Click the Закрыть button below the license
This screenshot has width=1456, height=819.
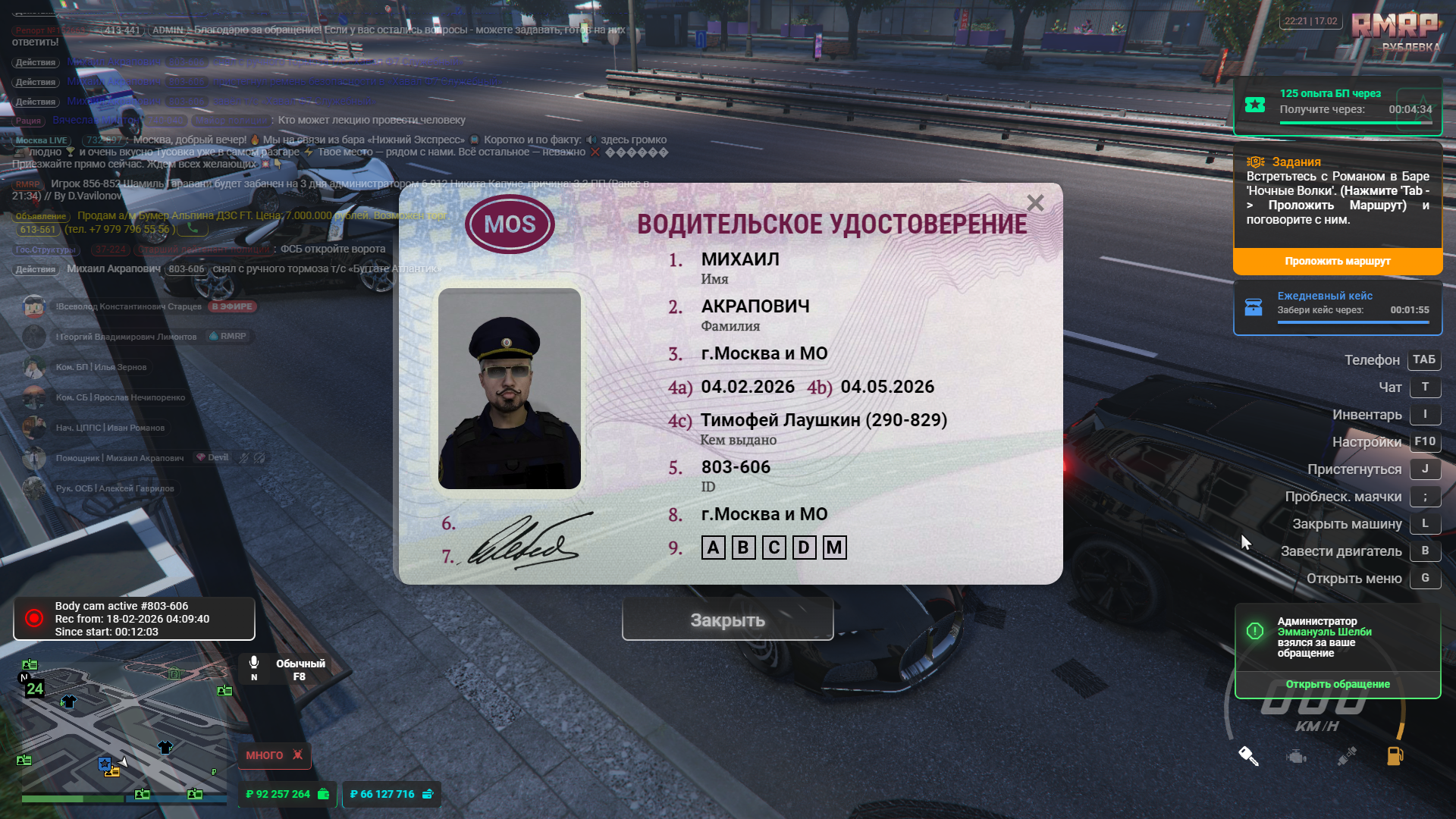click(x=727, y=620)
